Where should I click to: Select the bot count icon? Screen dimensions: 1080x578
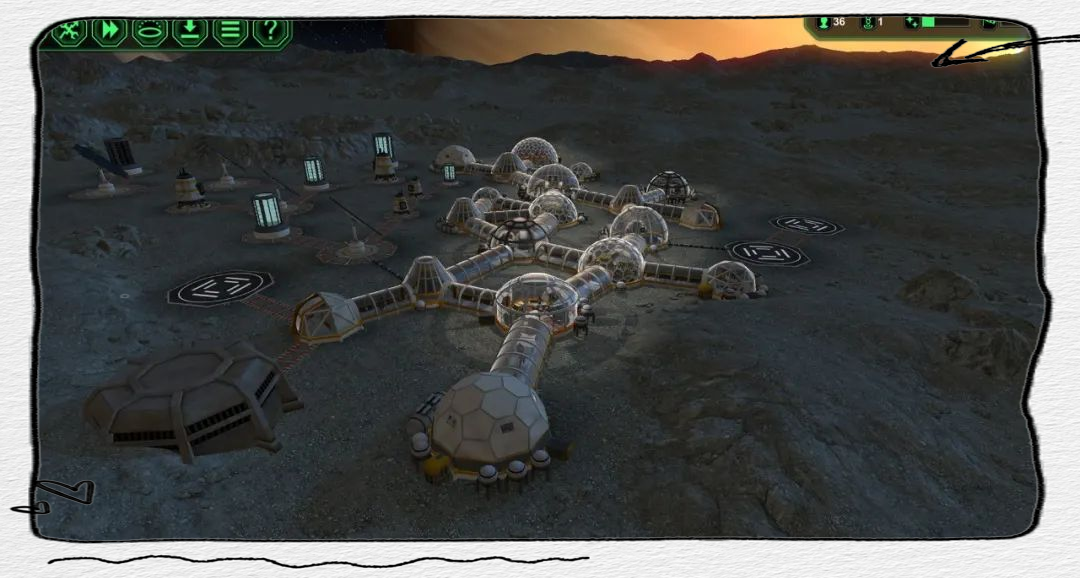(x=868, y=22)
